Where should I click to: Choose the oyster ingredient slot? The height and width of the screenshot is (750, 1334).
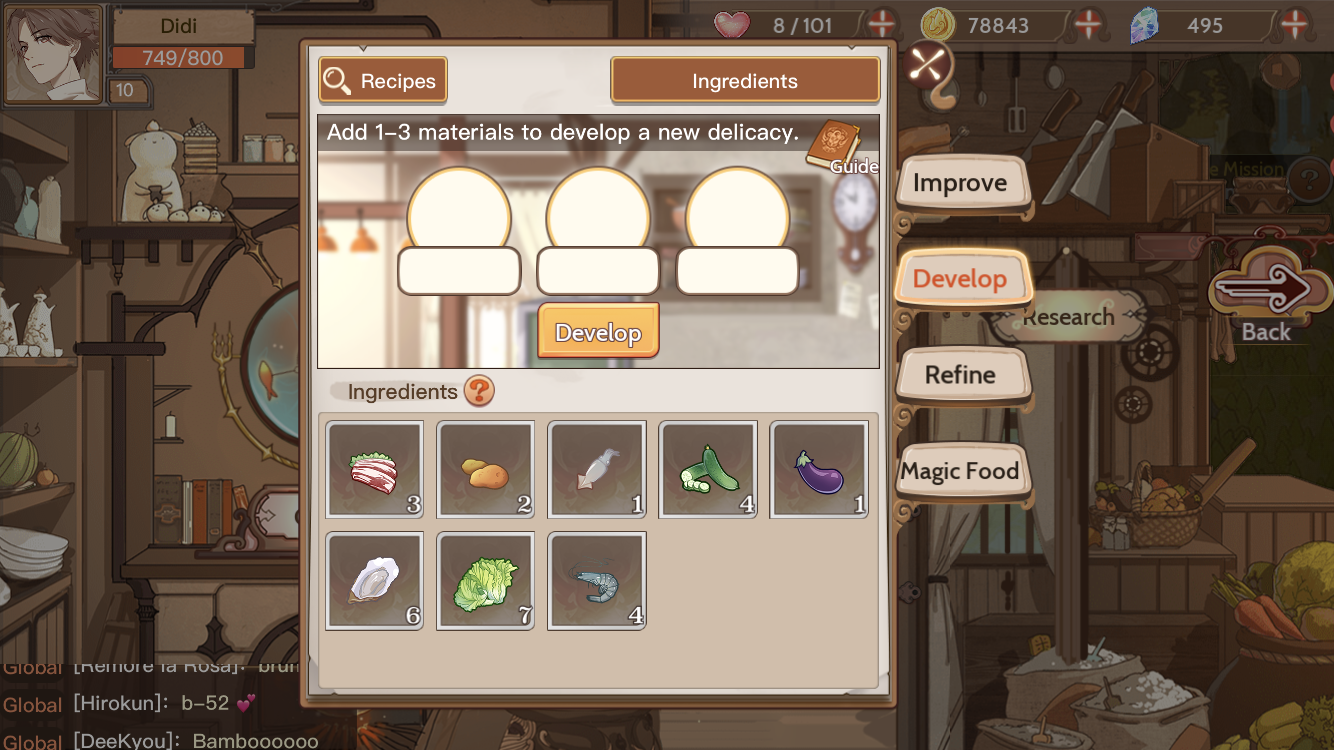tap(375, 581)
